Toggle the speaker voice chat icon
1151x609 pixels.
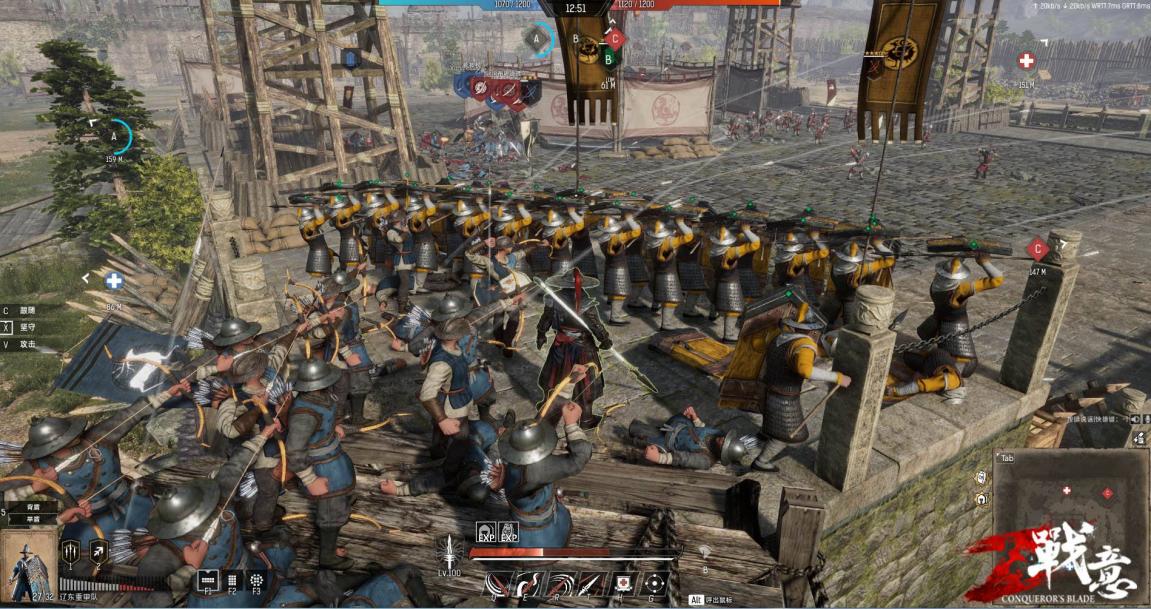(1140, 439)
